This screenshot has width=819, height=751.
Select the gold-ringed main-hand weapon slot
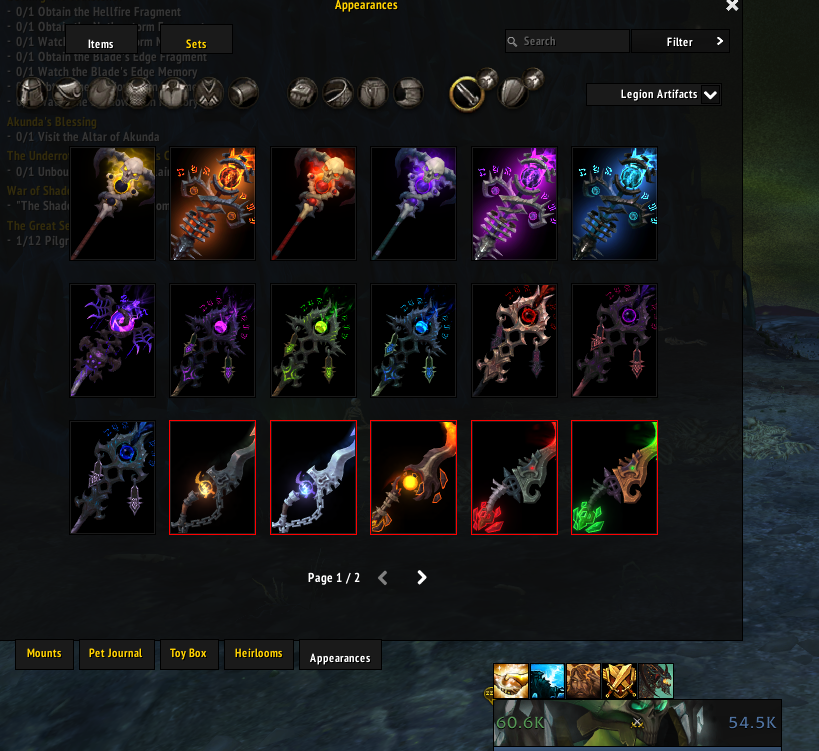[468, 93]
